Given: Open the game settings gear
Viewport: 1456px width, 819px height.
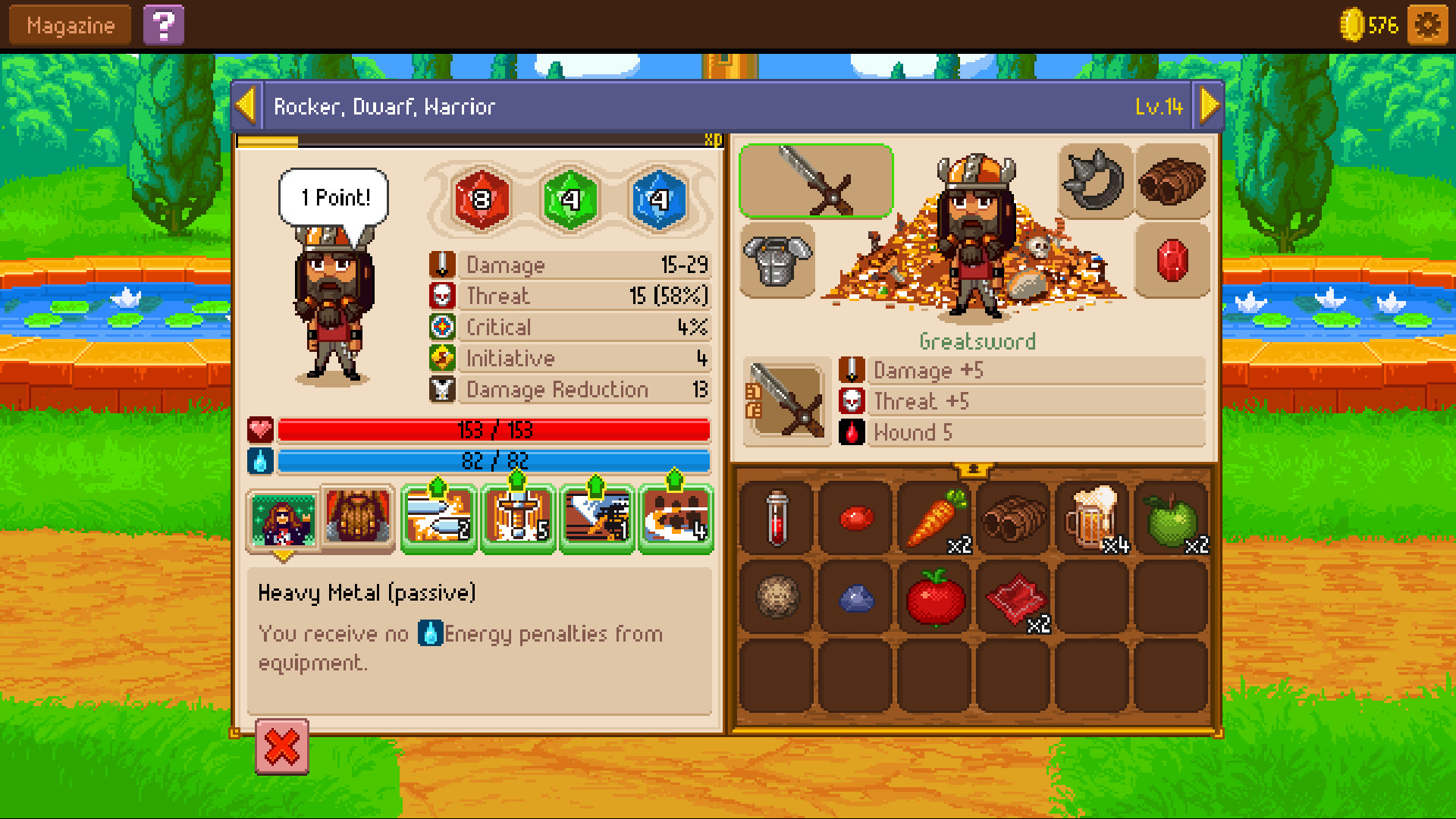Looking at the screenshot, I should [x=1427, y=24].
